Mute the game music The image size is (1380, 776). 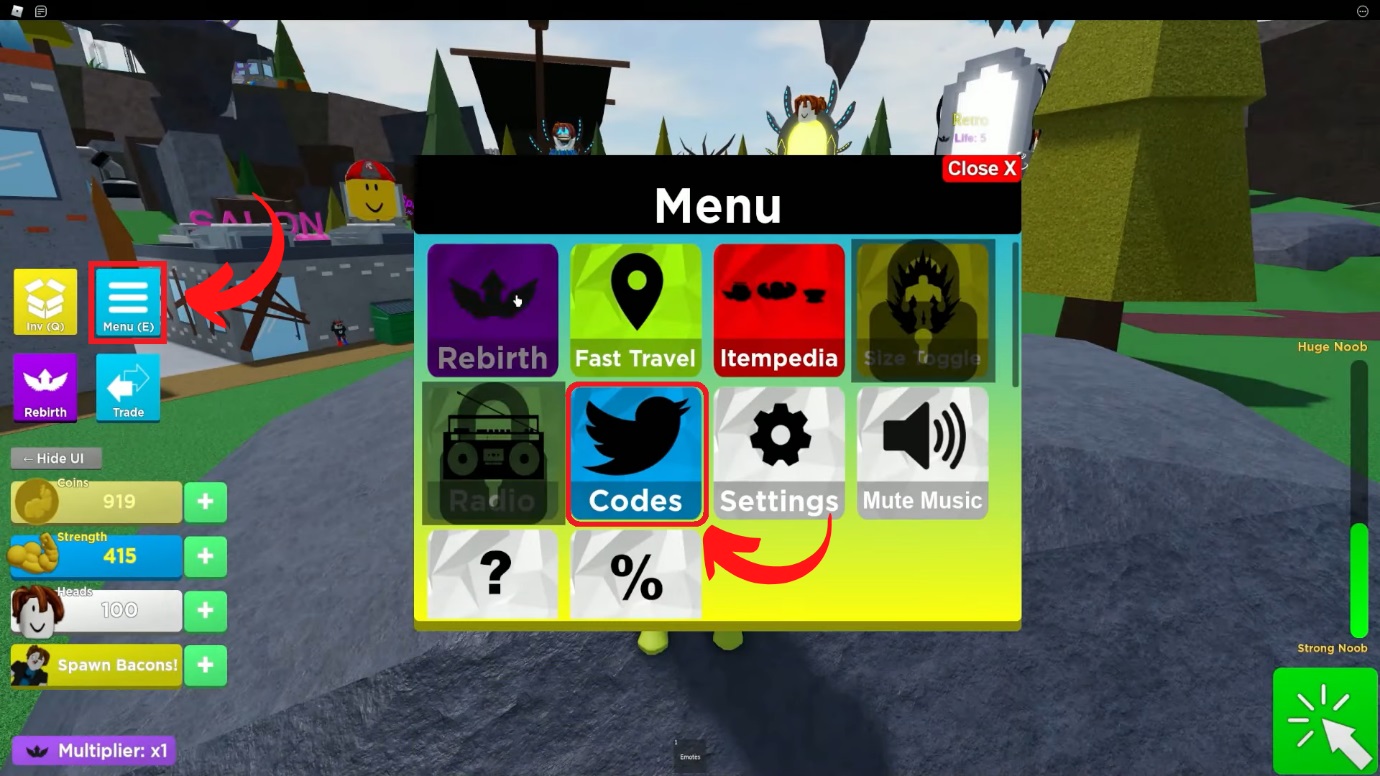click(x=921, y=453)
